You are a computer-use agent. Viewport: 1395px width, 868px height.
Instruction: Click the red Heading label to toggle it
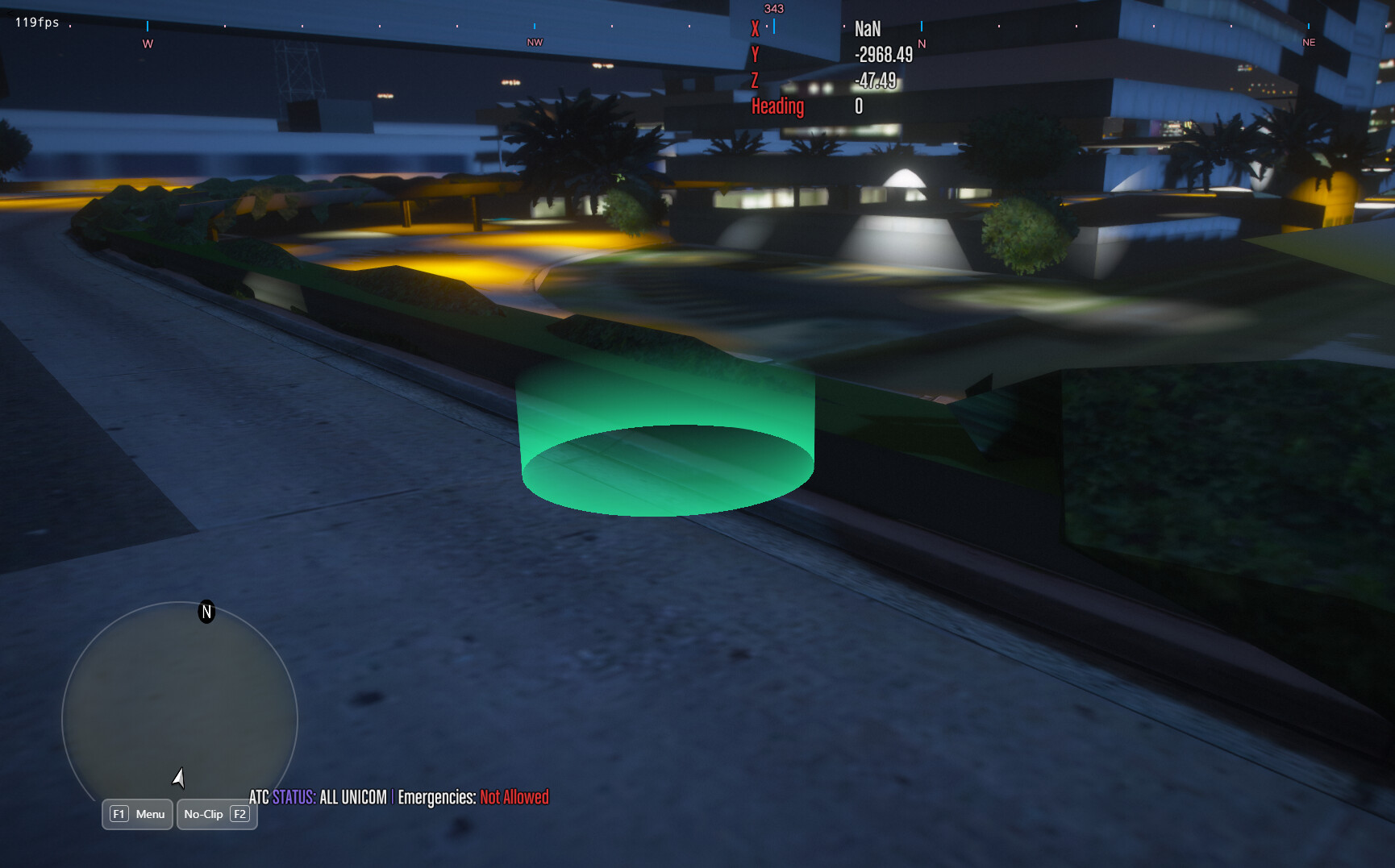tap(777, 106)
